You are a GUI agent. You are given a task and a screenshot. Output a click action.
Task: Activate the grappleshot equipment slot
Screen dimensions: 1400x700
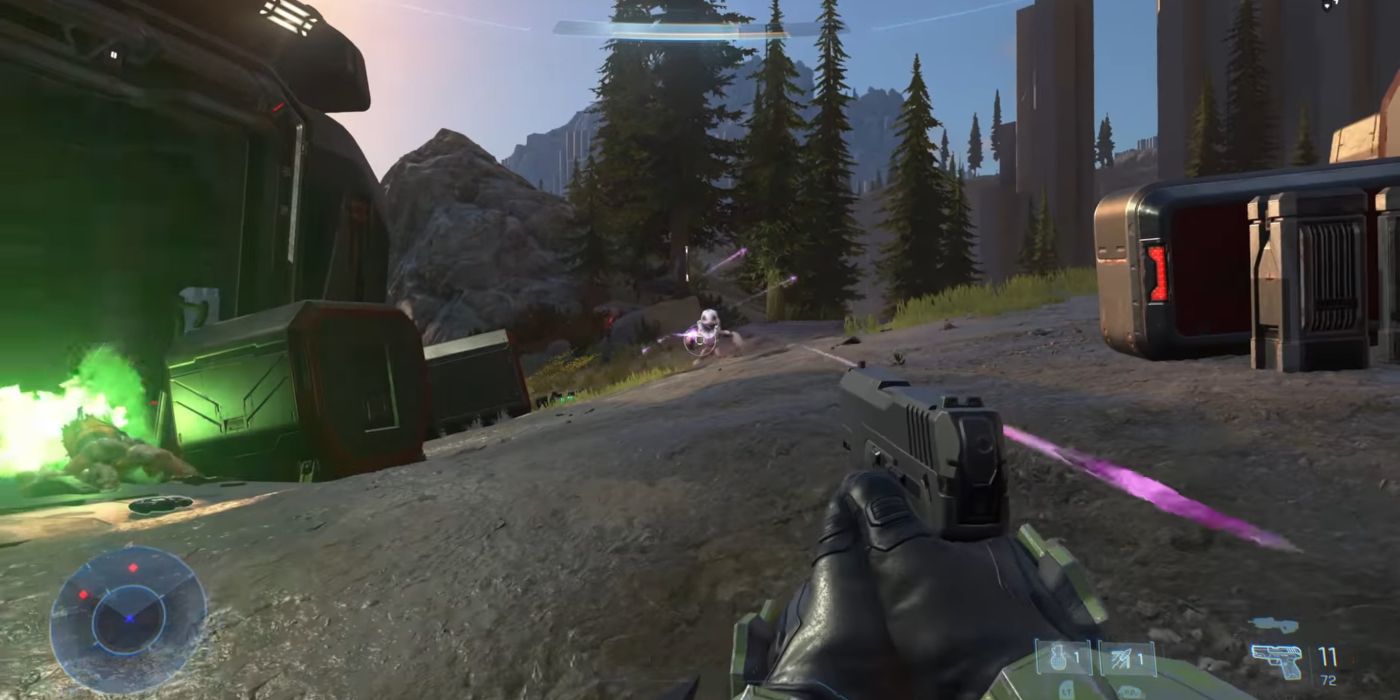click(x=1127, y=658)
